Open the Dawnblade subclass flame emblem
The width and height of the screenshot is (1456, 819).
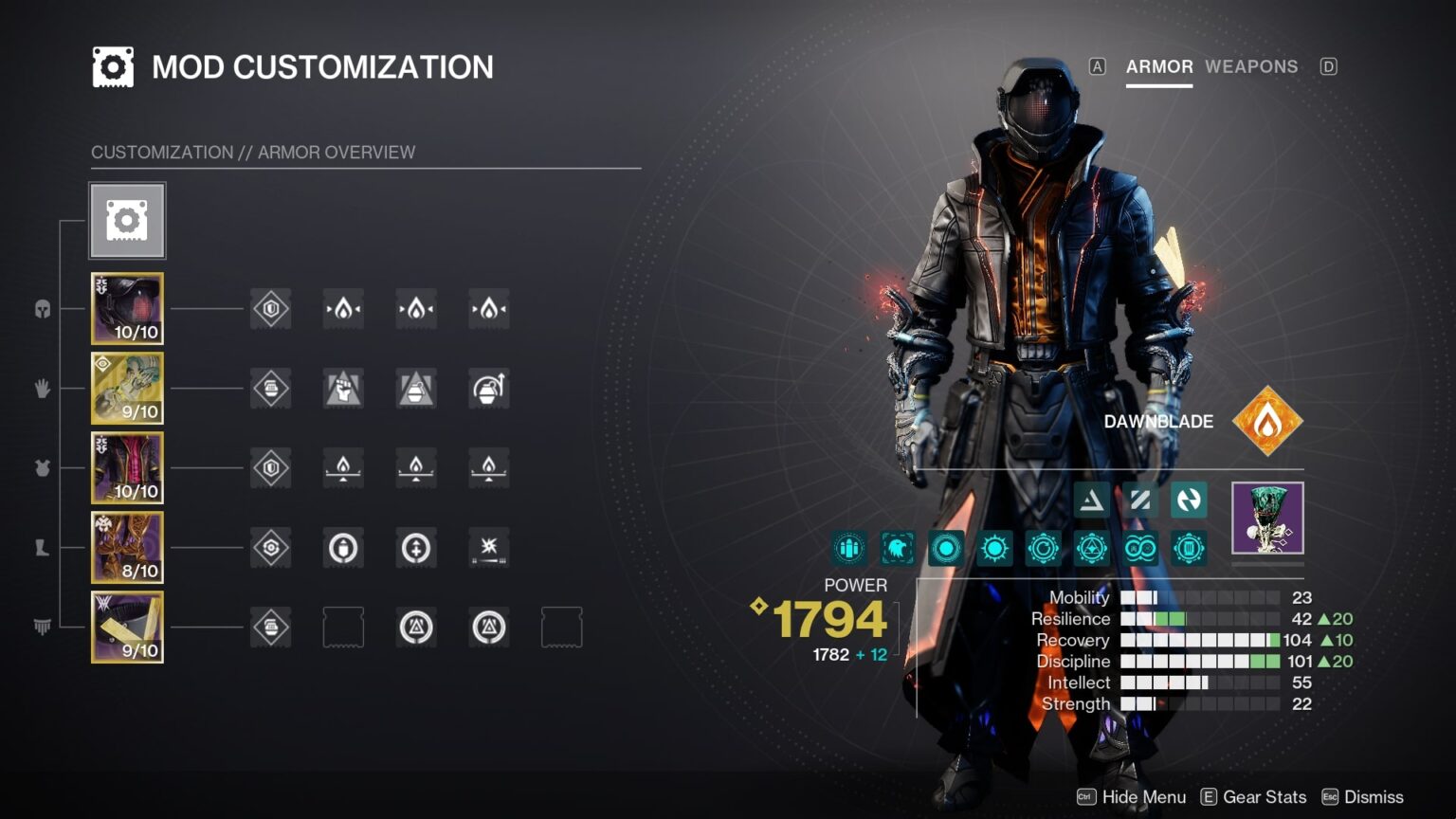pos(1267,421)
